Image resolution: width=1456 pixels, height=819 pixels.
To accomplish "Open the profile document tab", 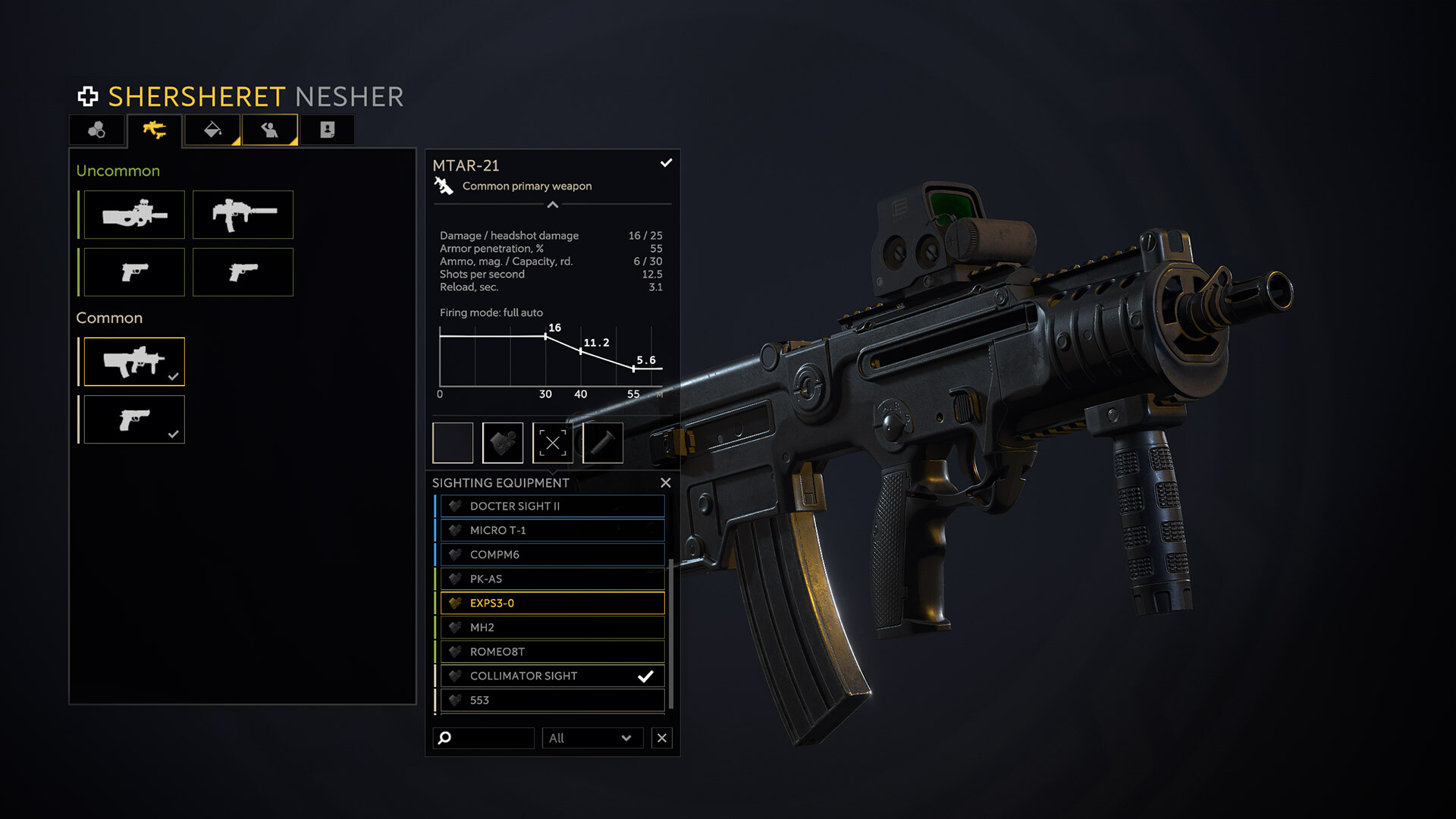I will click(x=328, y=130).
